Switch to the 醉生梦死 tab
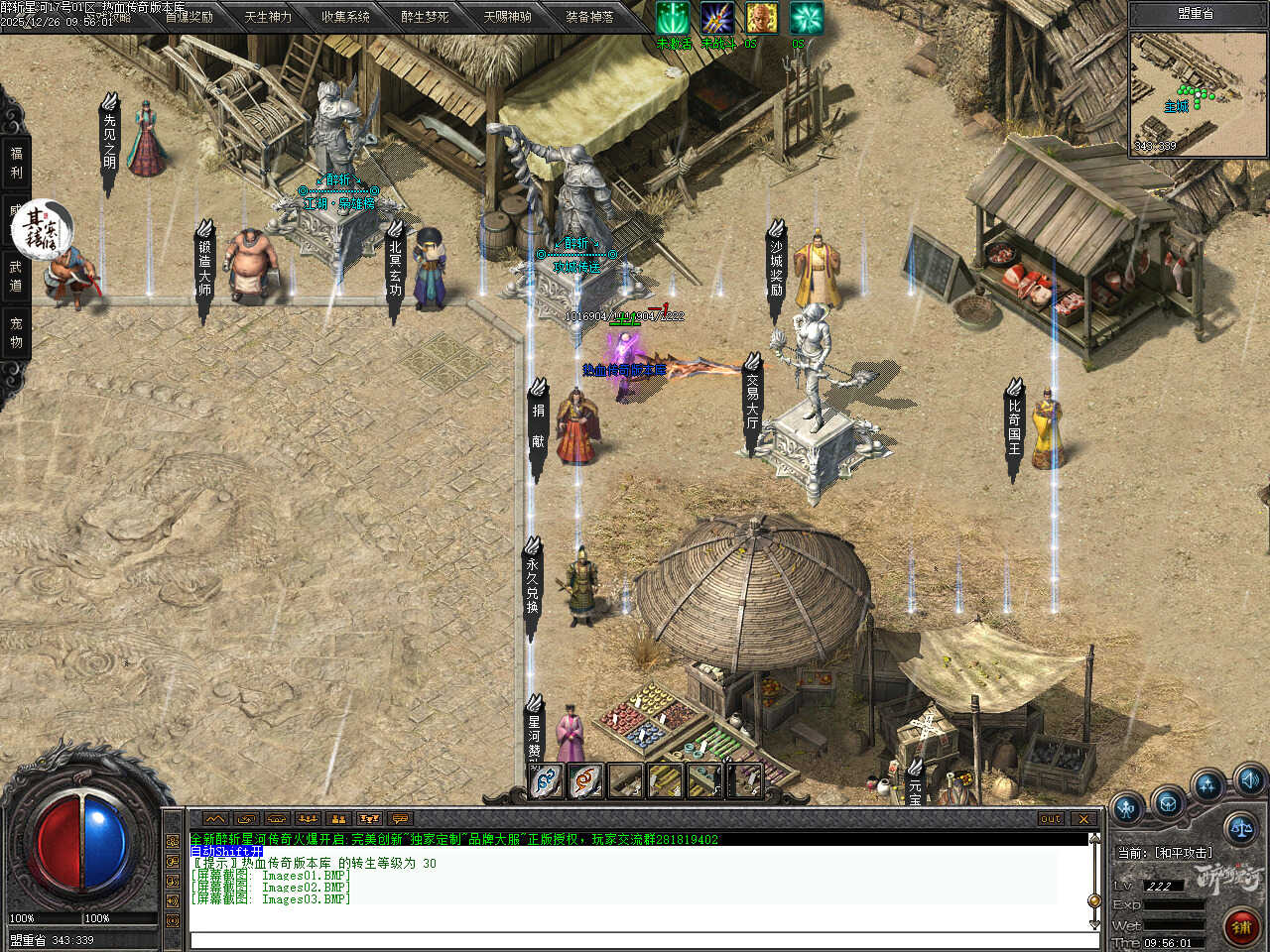The height and width of the screenshot is (952, 1270). 425,17
